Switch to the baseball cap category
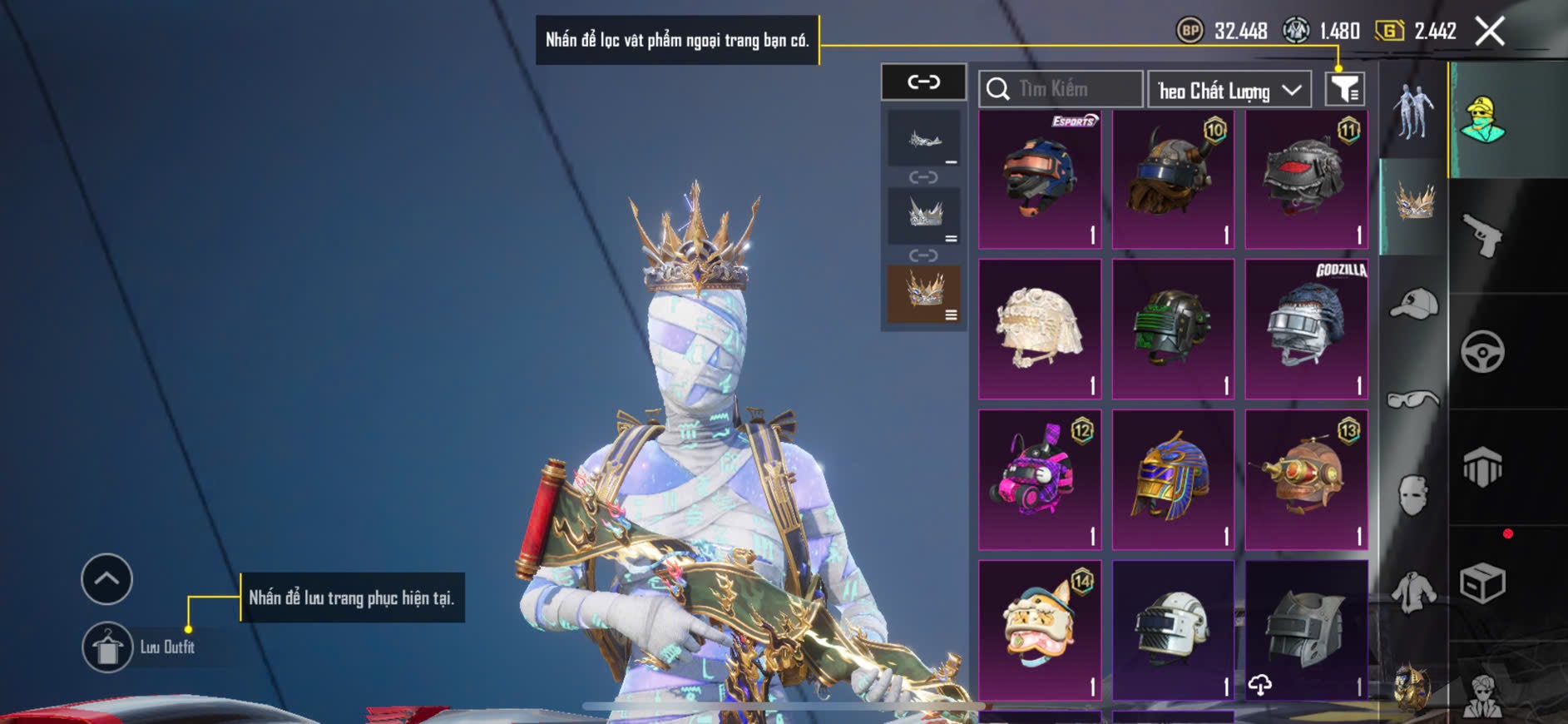The height and width of the screenshot is (724, 1568). coord(1413,304)
